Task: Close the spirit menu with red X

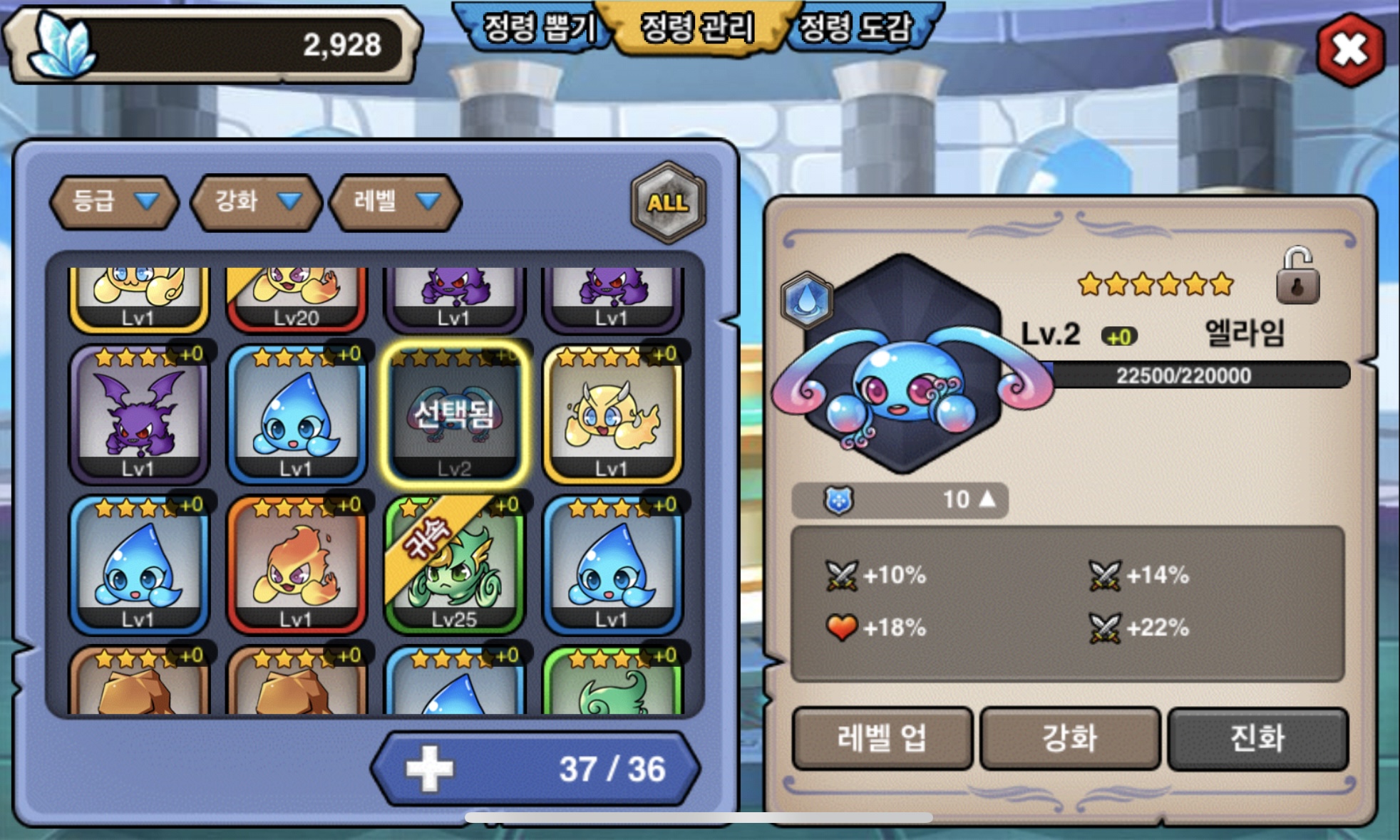Action: click(1350, 51)
